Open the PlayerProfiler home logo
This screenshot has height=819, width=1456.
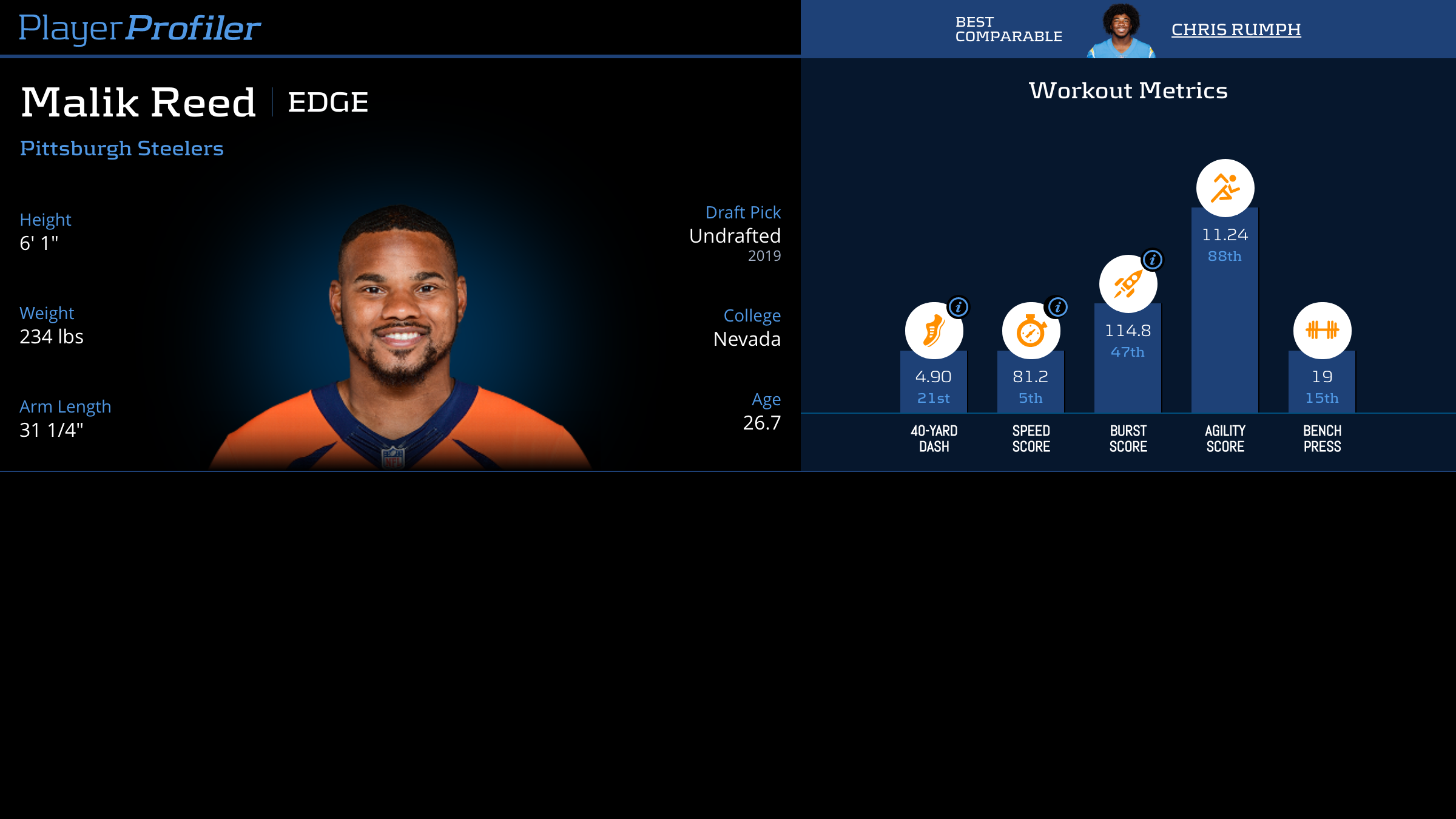tap(140, 28)
